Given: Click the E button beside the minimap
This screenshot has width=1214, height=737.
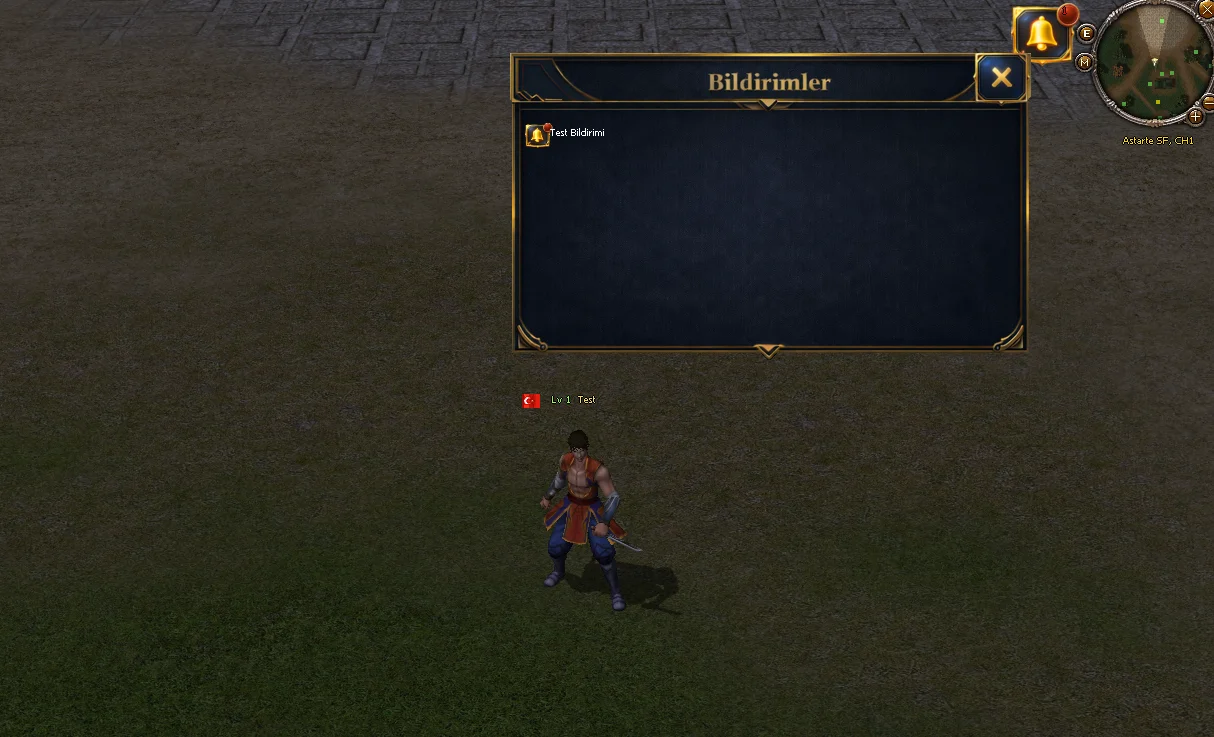Looking at the screenshot, I should click(1087, 34).
